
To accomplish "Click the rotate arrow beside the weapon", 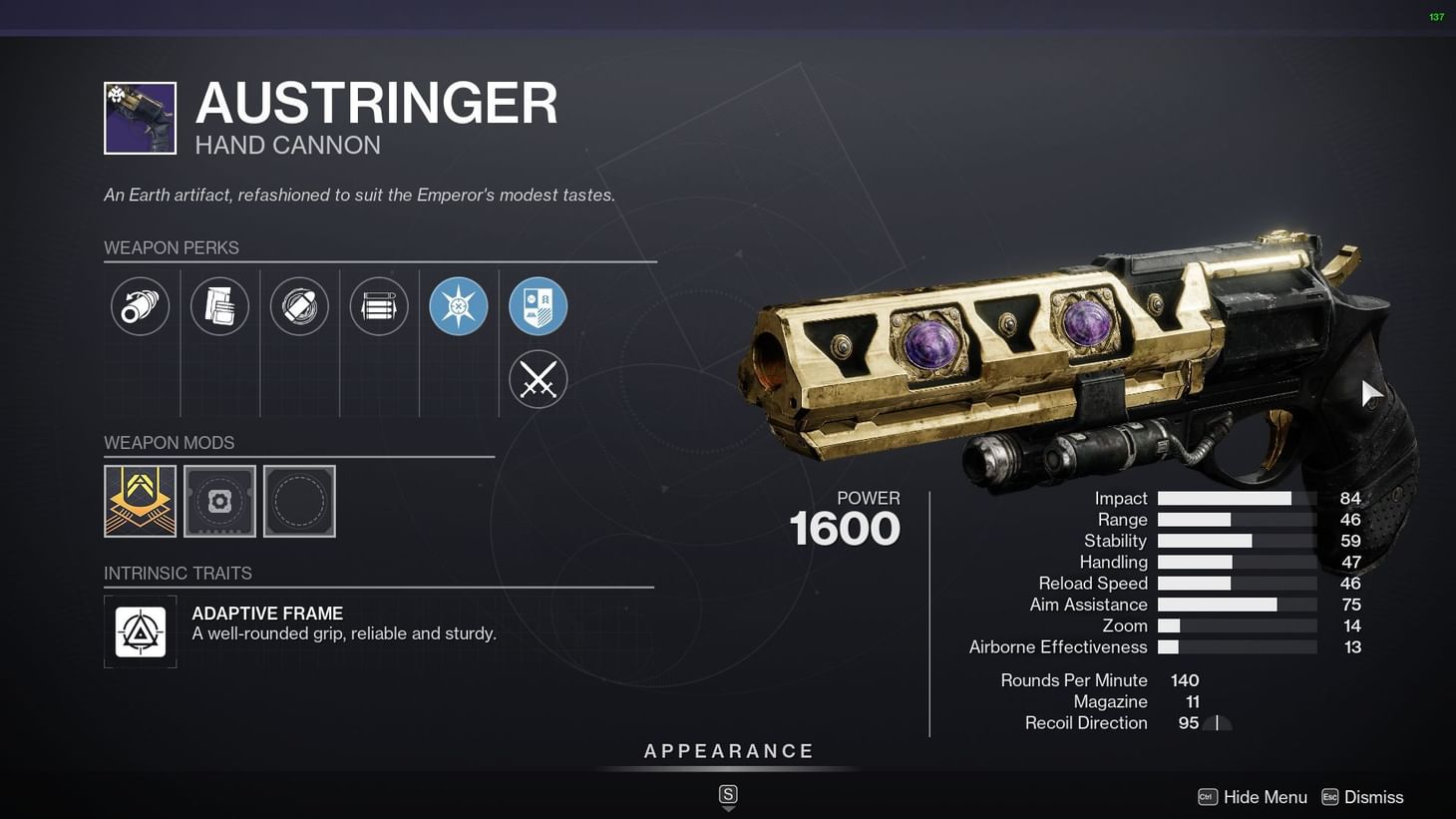I will click(x=1372, y=392).
